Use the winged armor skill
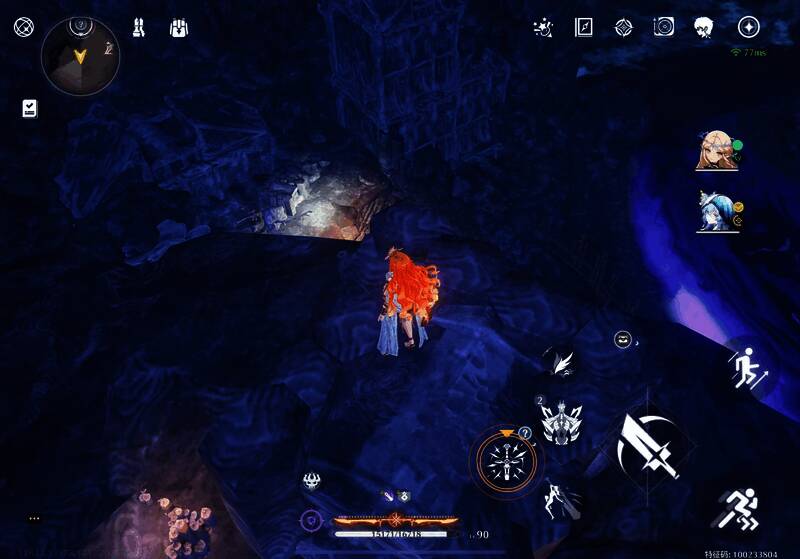Screen dimensions: 800x559 (561, 421)
